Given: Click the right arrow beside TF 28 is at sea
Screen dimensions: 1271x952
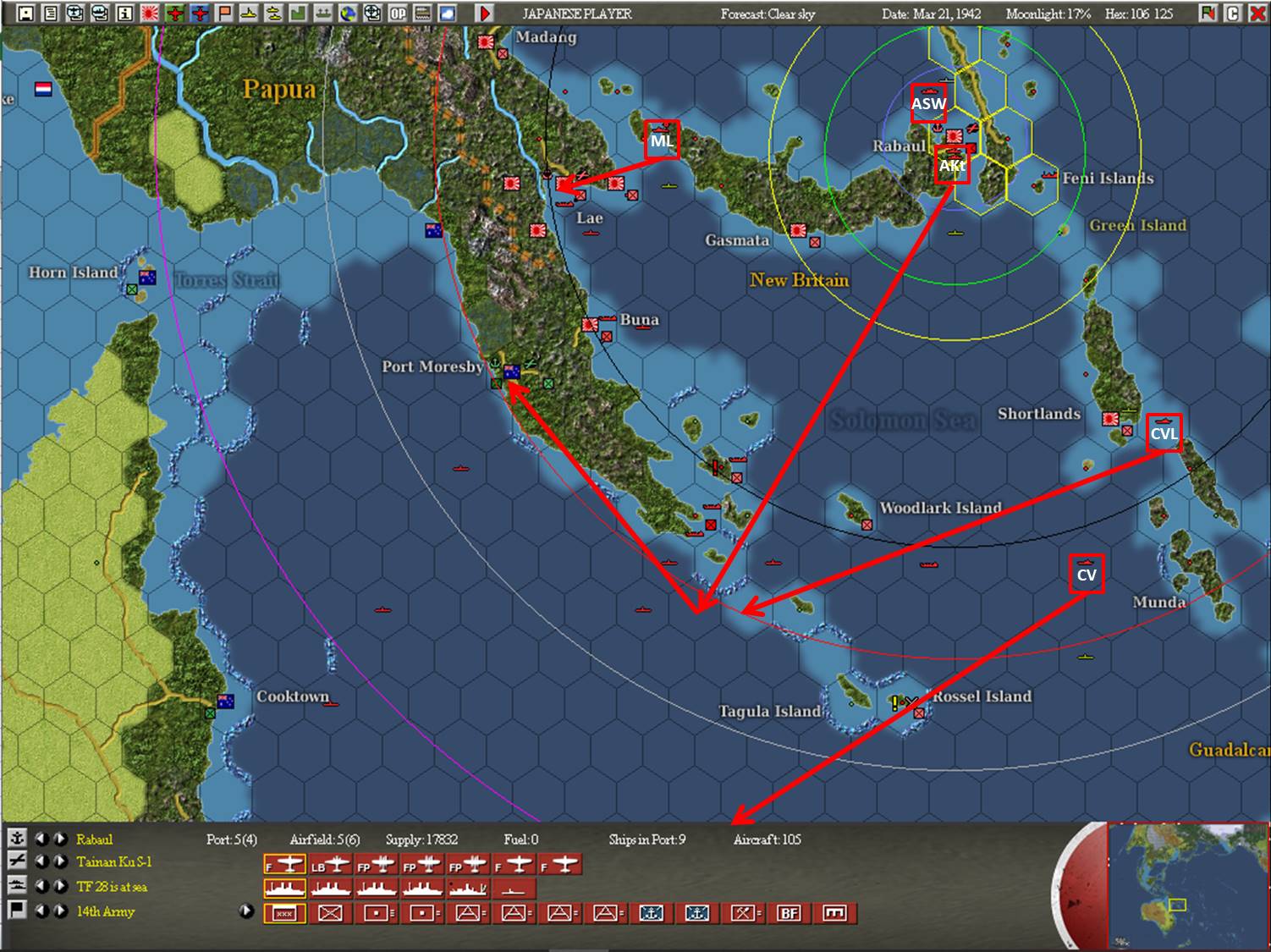Looking at the screenshot, I should [x=59, y=887].
